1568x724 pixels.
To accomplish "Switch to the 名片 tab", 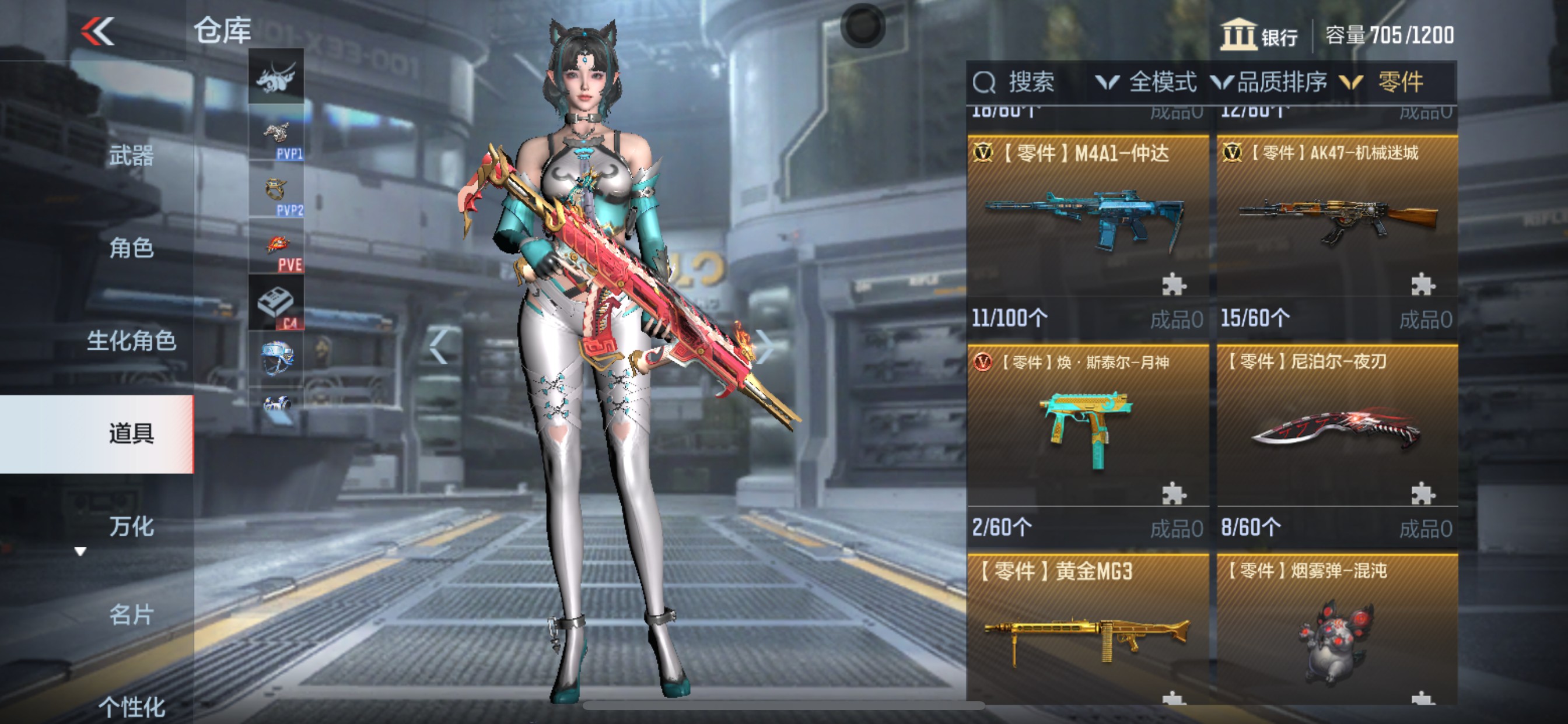I will (131, 614).
